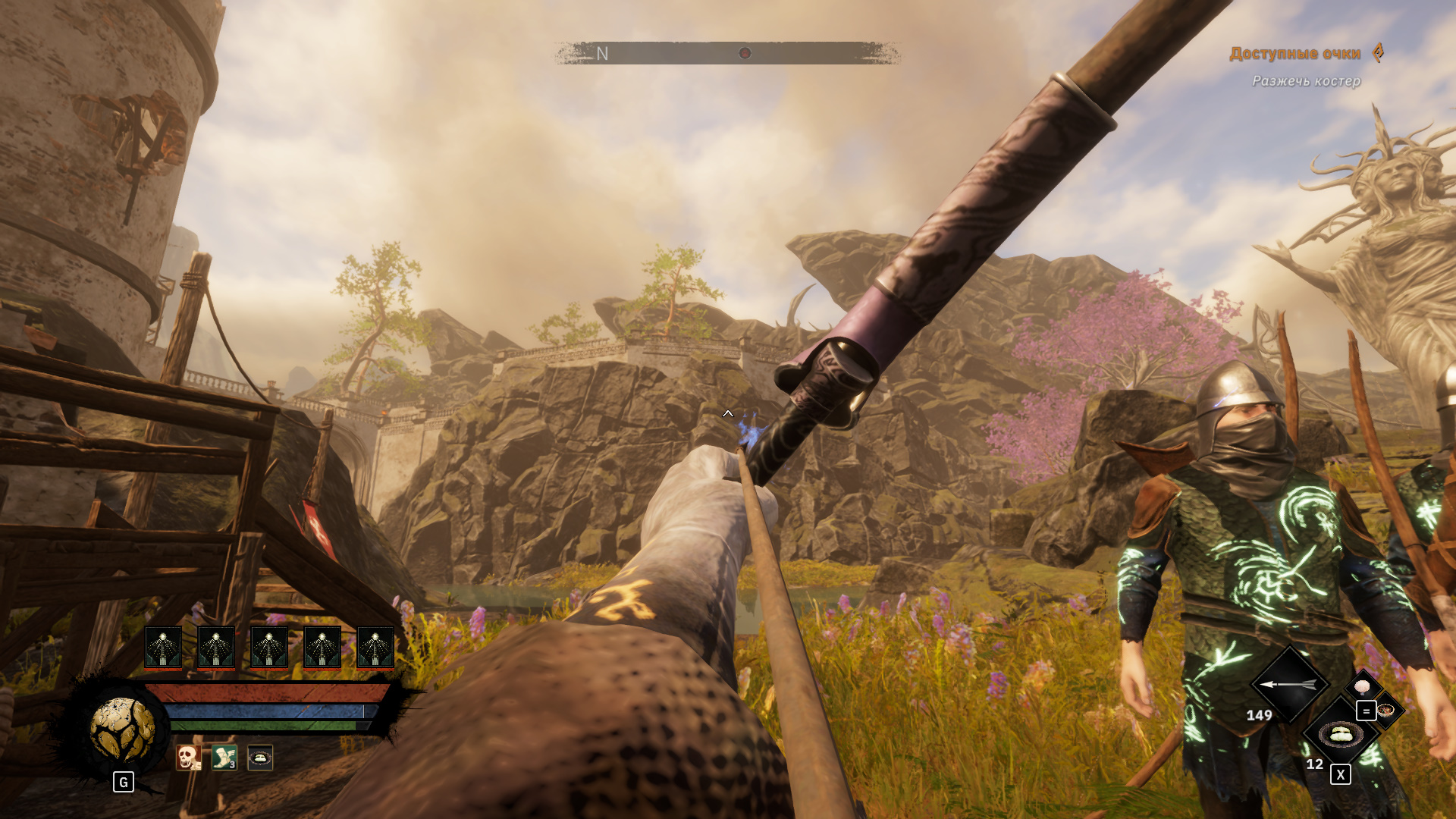Image resolution: width=1456 pixels, height=819 pixels.
Task: Choose the mixed berry bowl slot
Action: pyautogui.click(x=1387, y=711)
